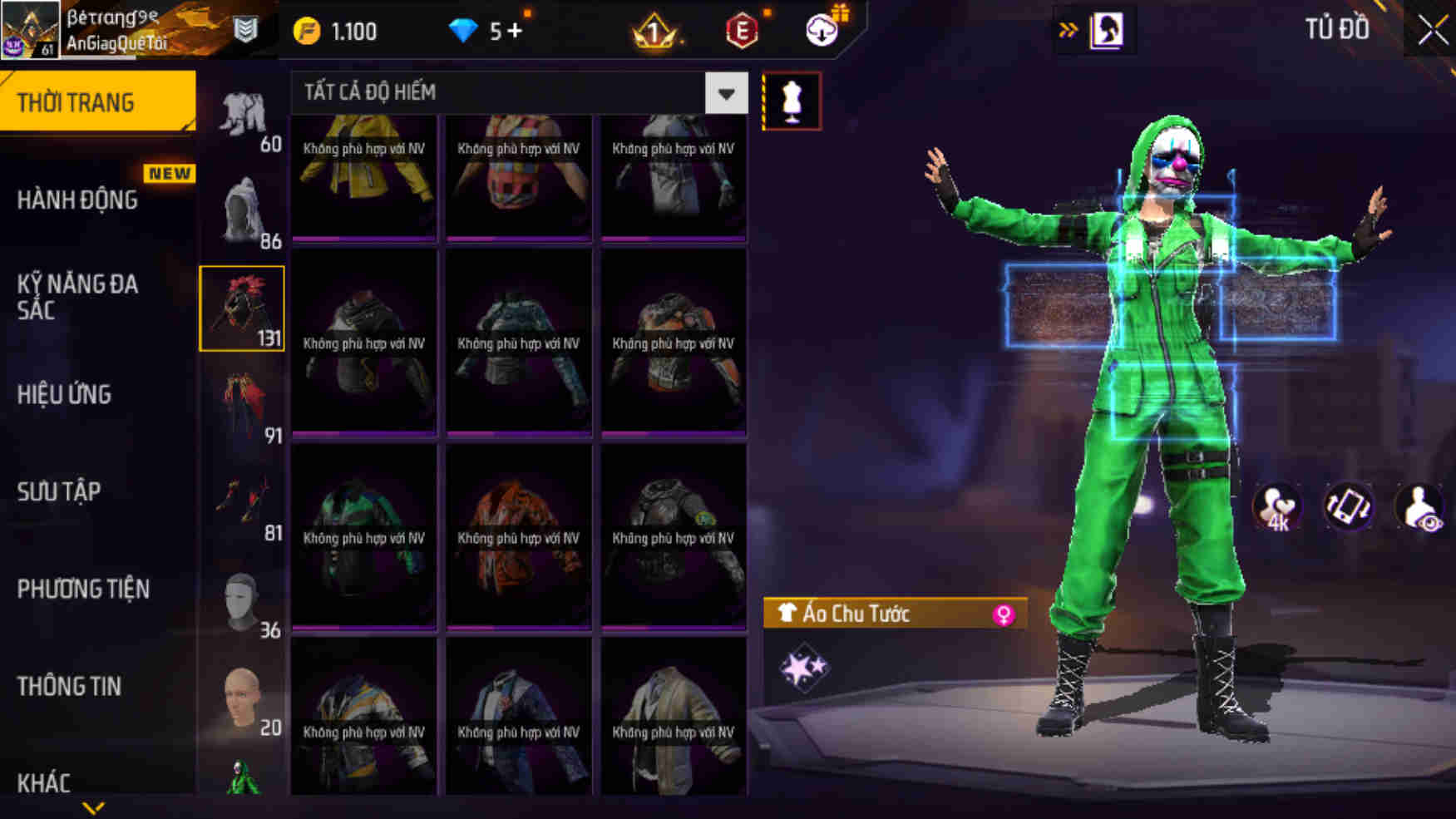
Task: Switch to the HÀNH ĐỘNG tab
Action: (x=79, y=200)
